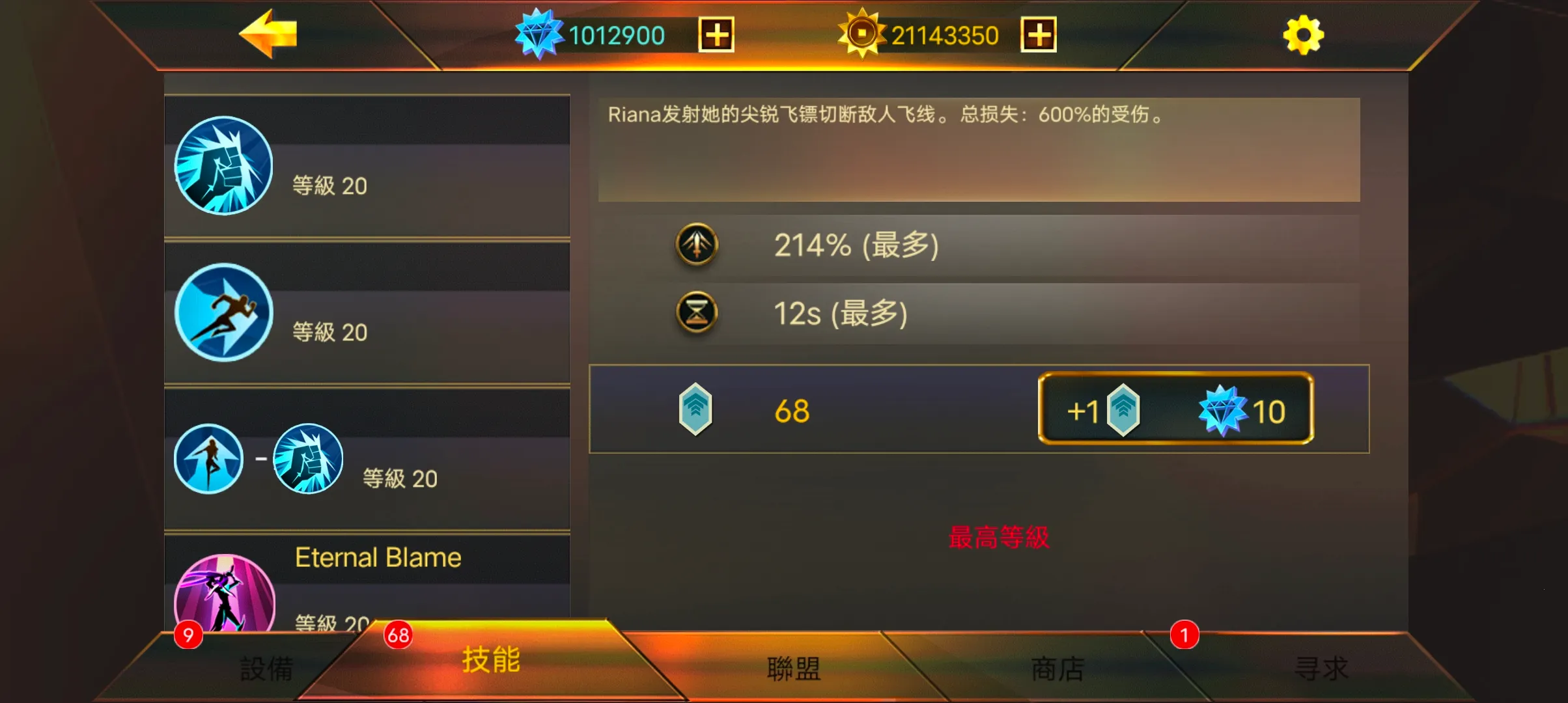
Task: Select the combo skill with dual icons
Action: point(259,459)
